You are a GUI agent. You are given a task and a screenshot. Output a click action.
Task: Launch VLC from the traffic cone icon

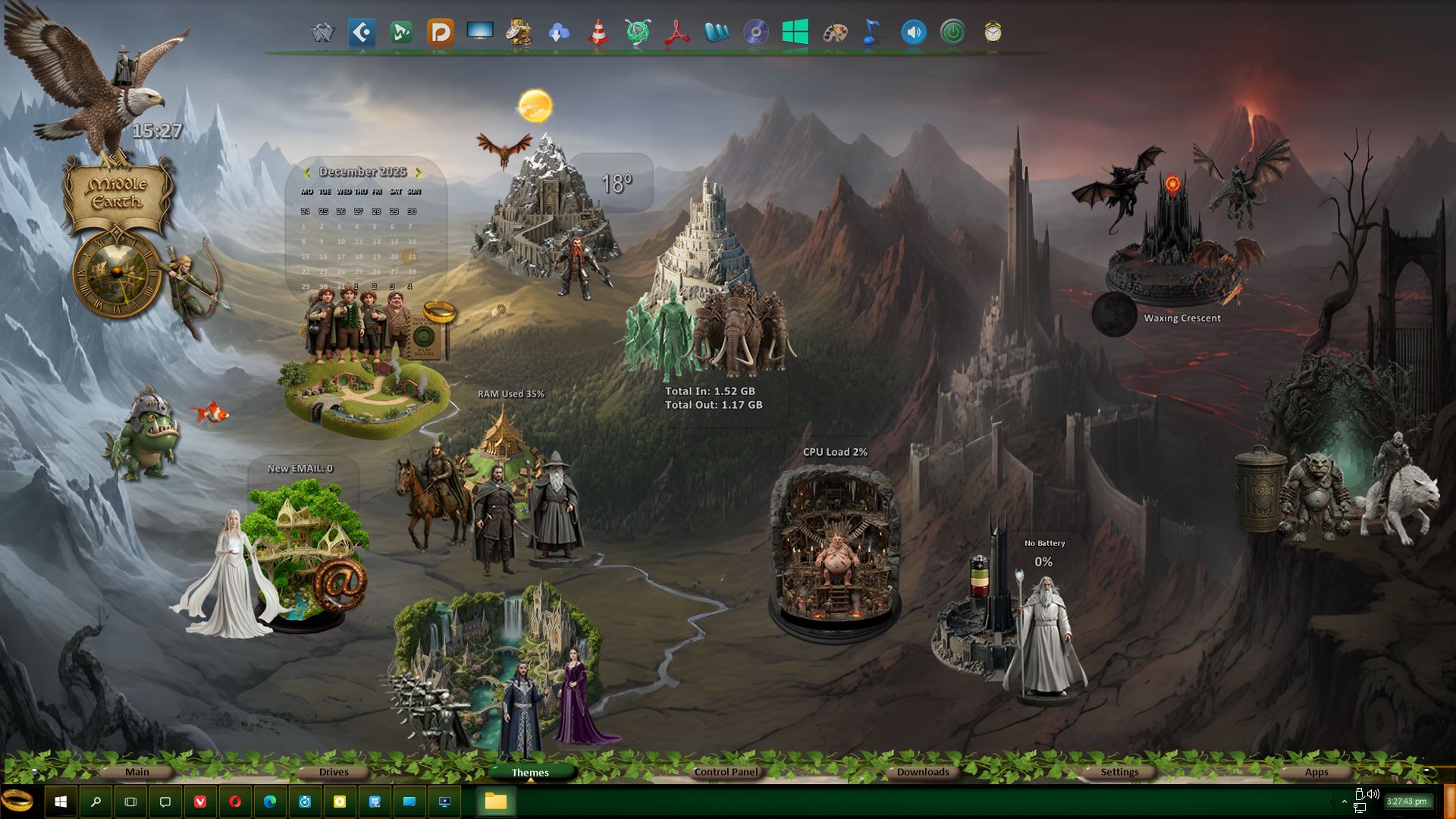pos(598,33)
